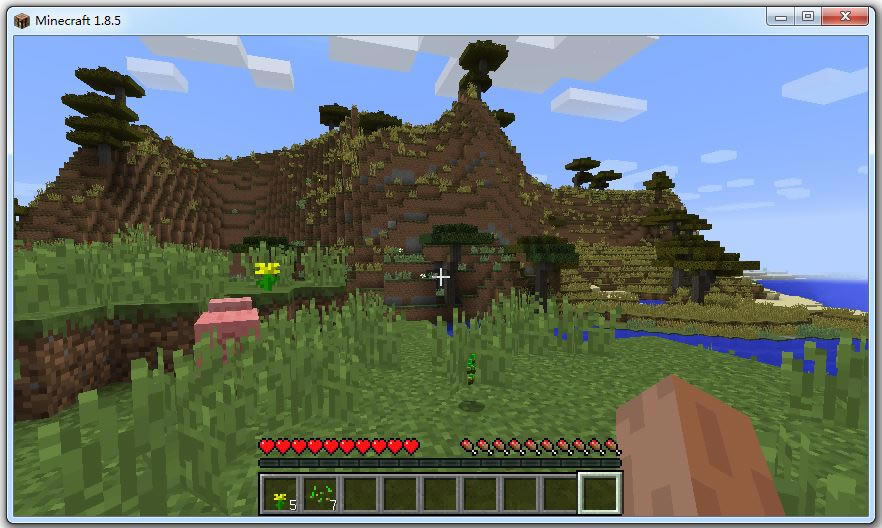This screenshot has height=528, width=882.
Task: Close the Minecraft window
Action: click(x=846, y=16)
